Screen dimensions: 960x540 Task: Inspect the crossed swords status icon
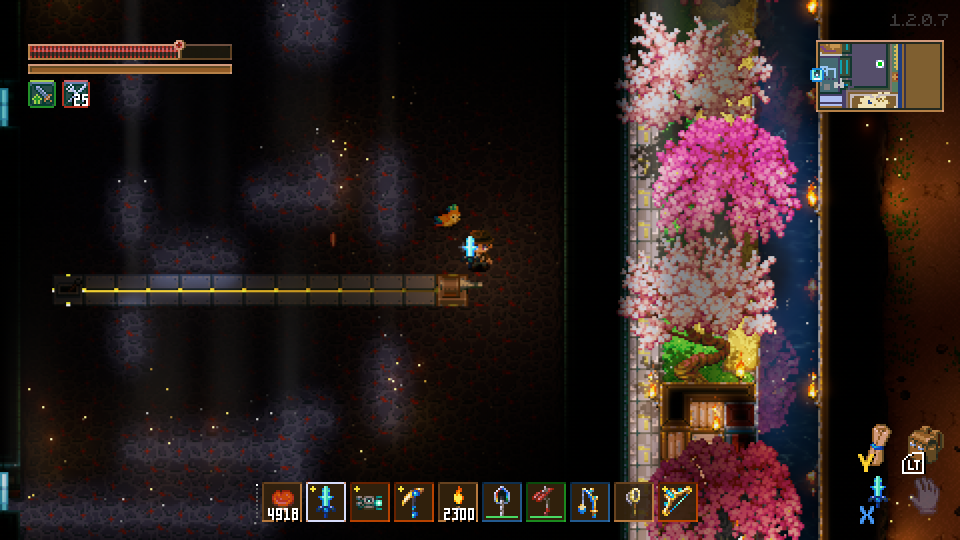[76, 94]
